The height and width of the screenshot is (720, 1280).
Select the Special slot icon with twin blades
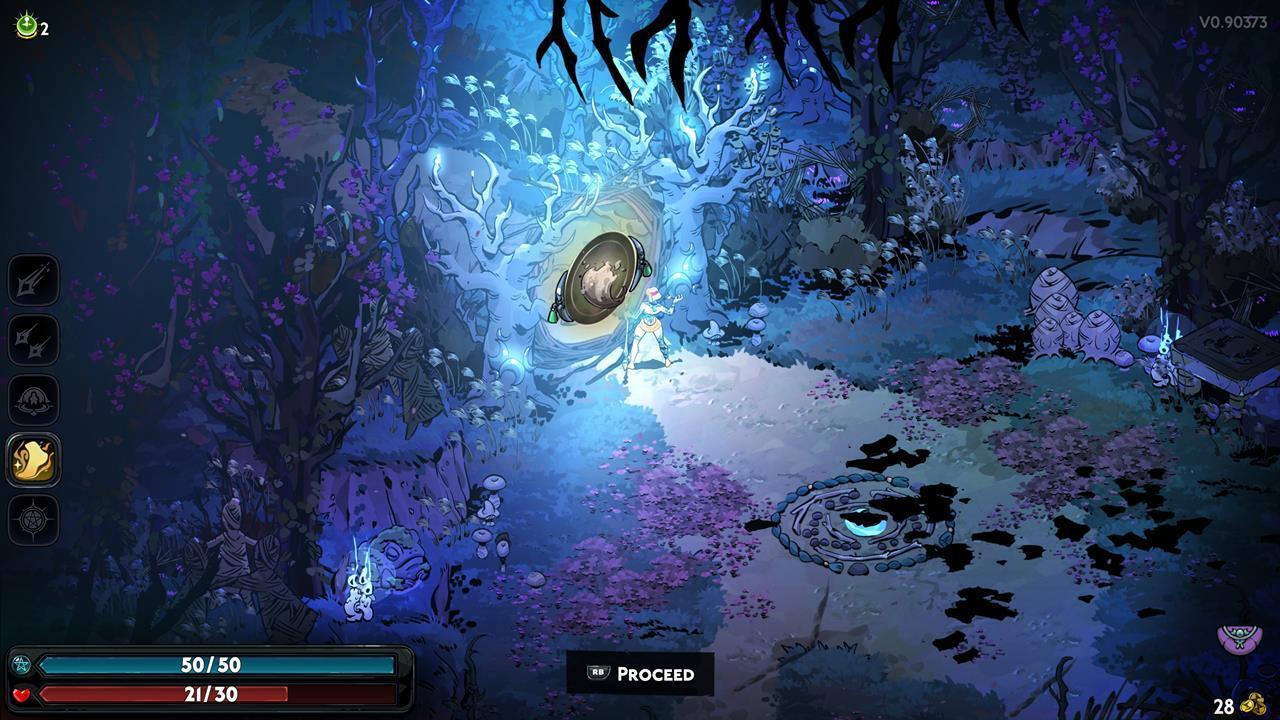(32, 341)
